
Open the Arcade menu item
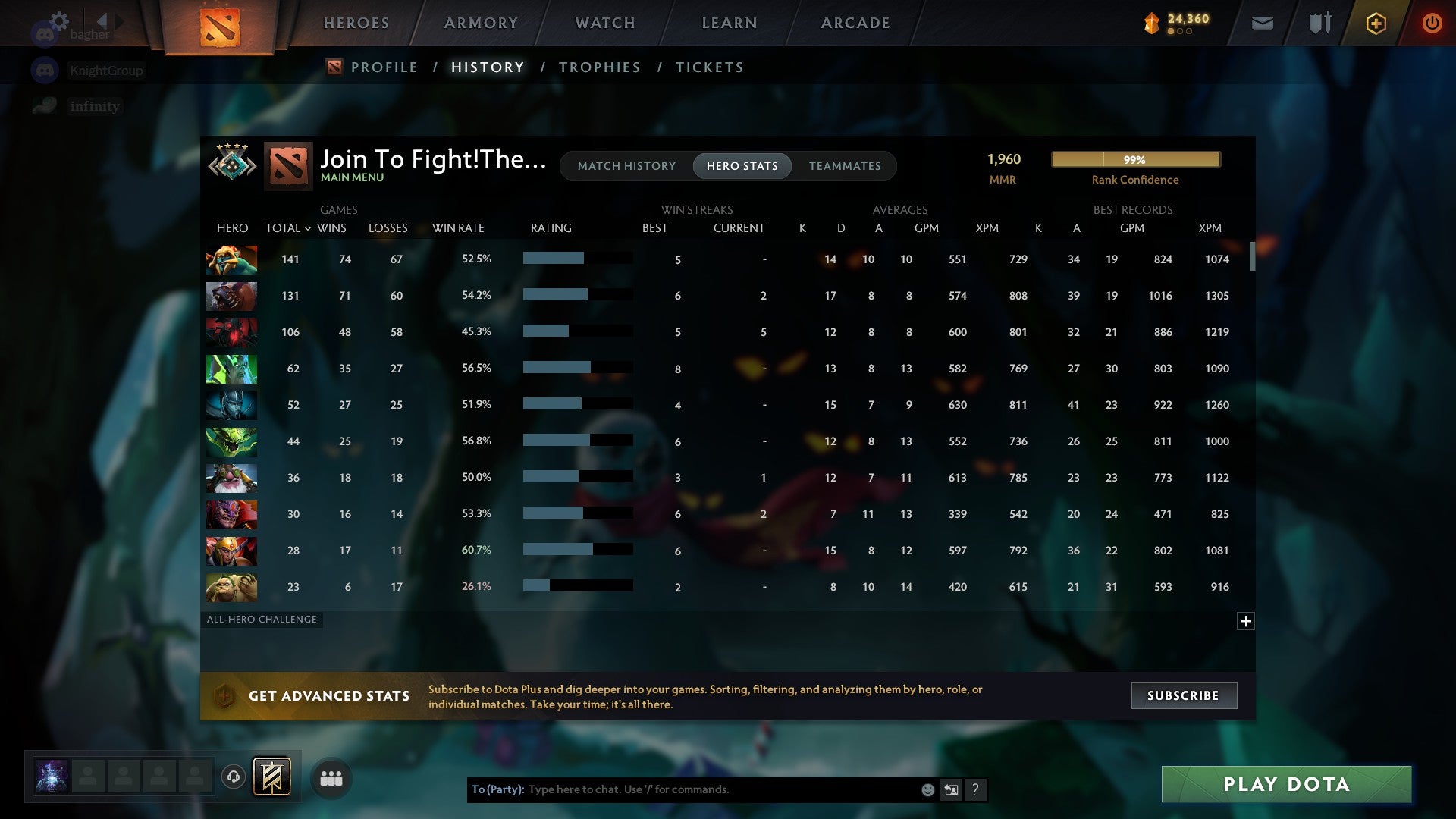click(x=854, y=23)
